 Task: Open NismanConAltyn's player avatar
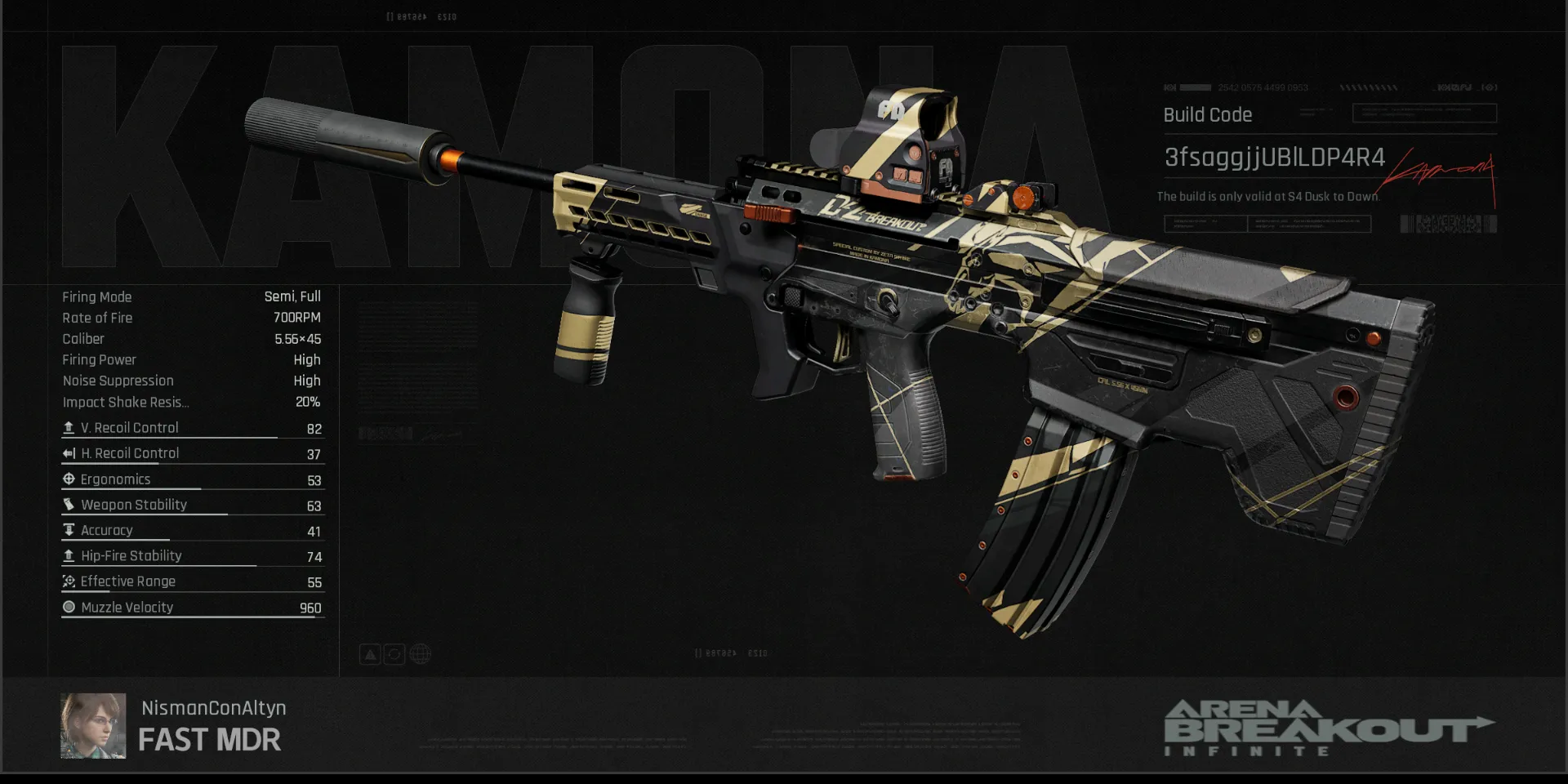coord(93,725)
